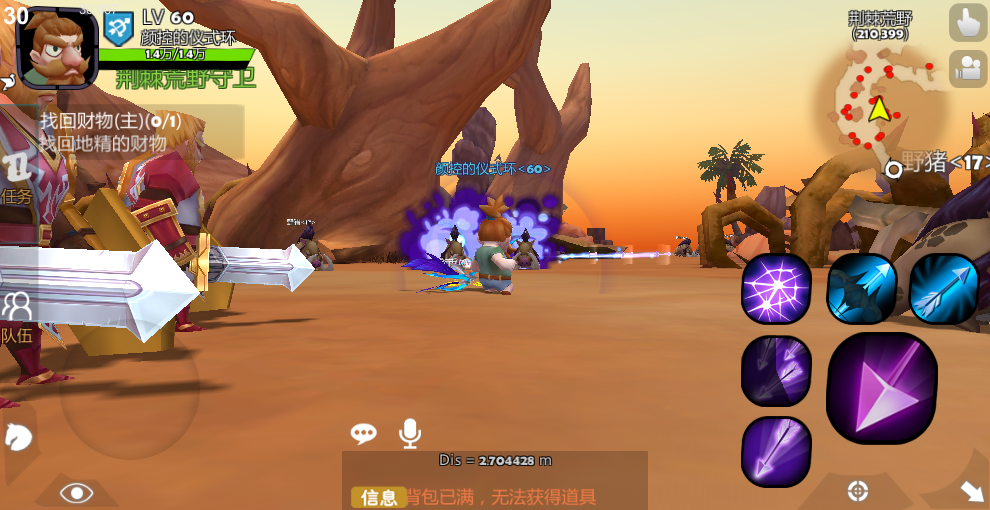Open the 队伍 team tab
This screenshot has width=990, height=510.
[17, 316]
